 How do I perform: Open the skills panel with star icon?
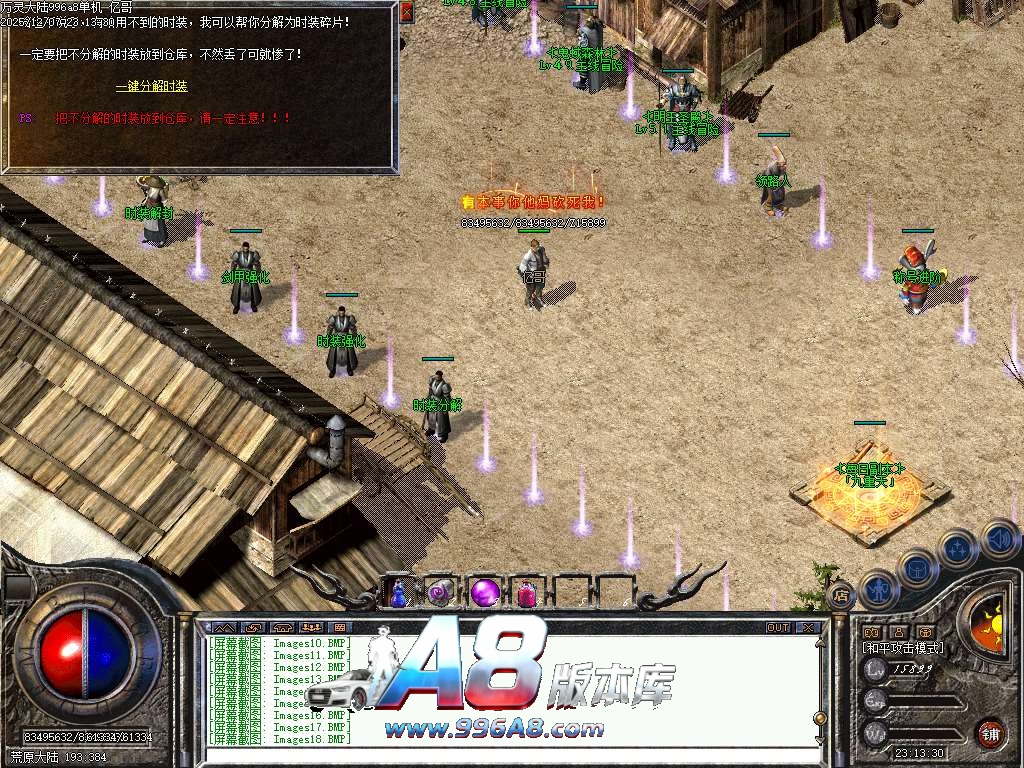point(958,548)
